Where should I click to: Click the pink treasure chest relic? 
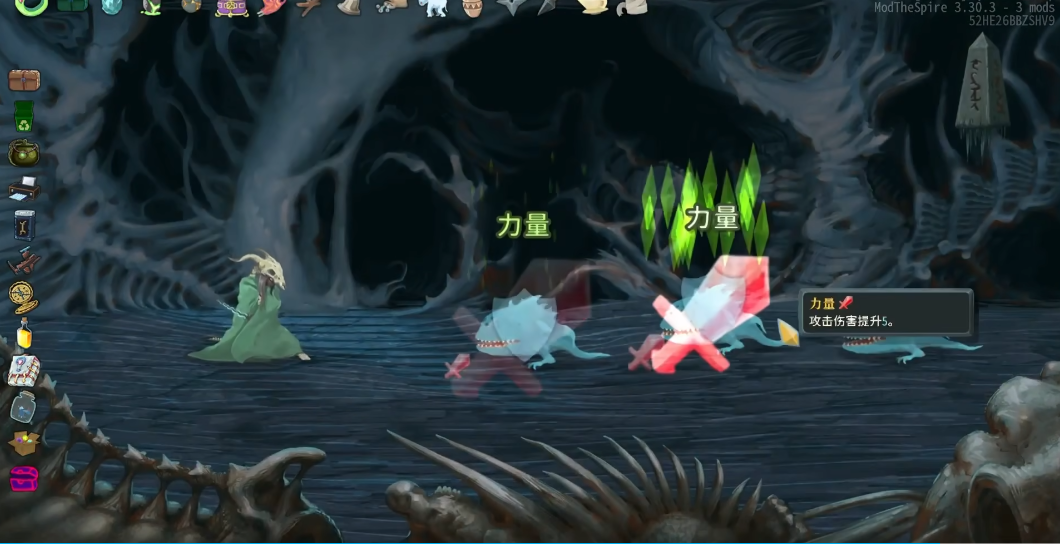pyautogui.click(x=23, y=478)
